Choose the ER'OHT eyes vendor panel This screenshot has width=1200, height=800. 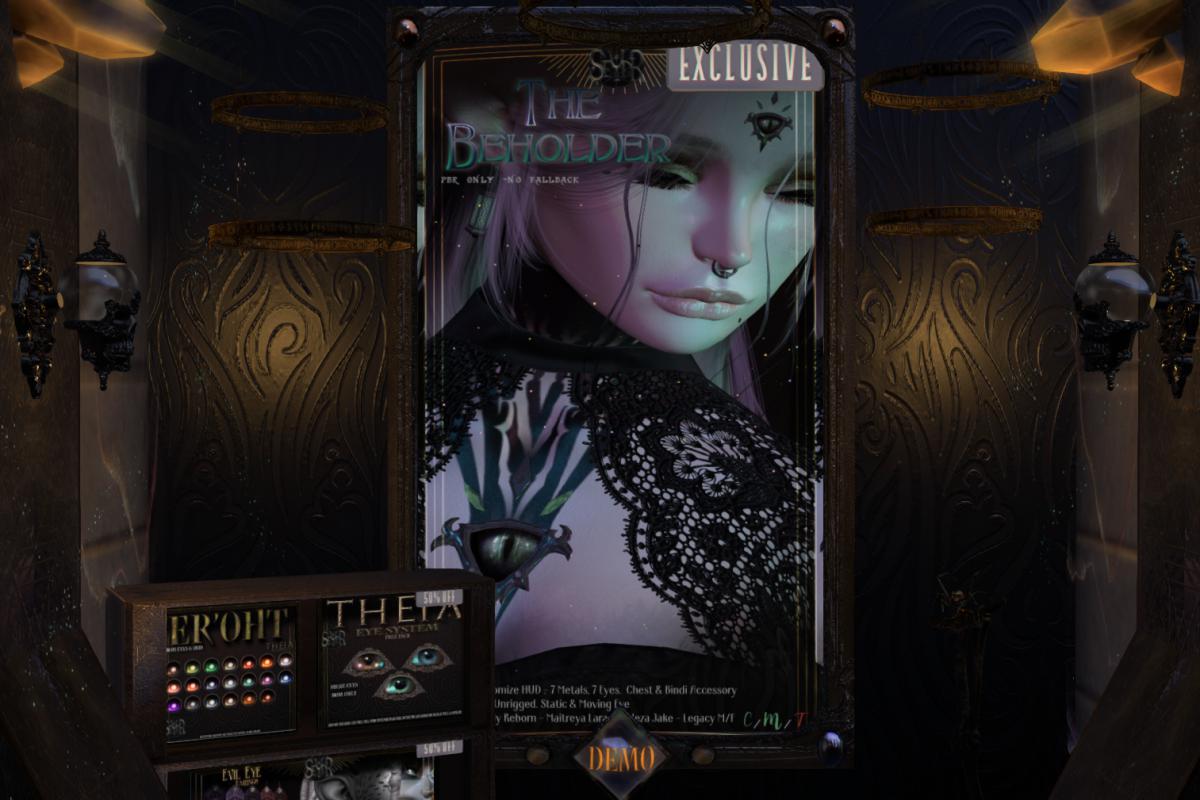tap(231, 672)
